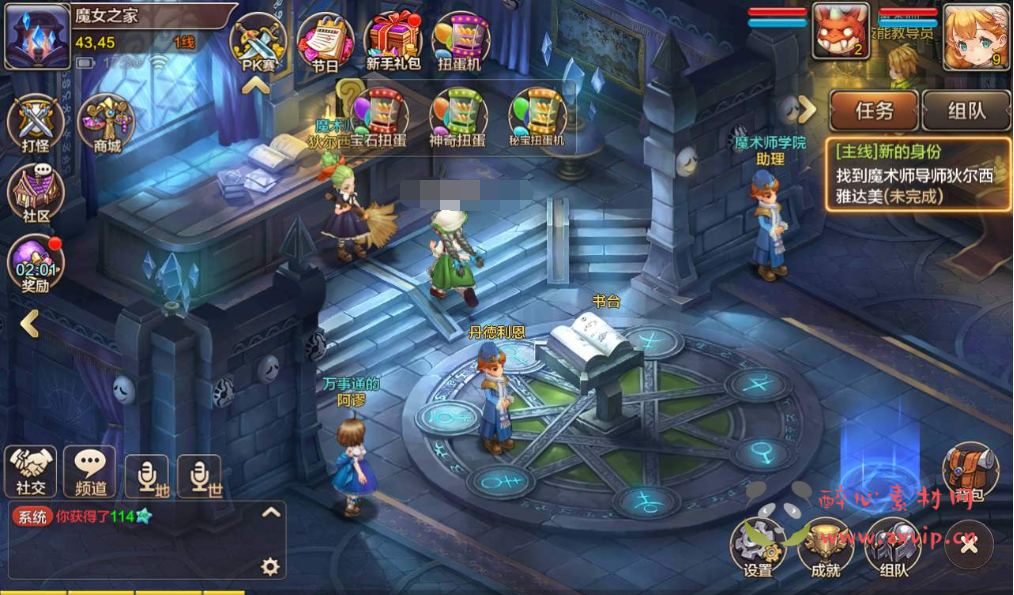The height and width of the screenshot is (595, 1014).
Task: Open the 频道 chat channel button
Action: (x=89, y=470)
